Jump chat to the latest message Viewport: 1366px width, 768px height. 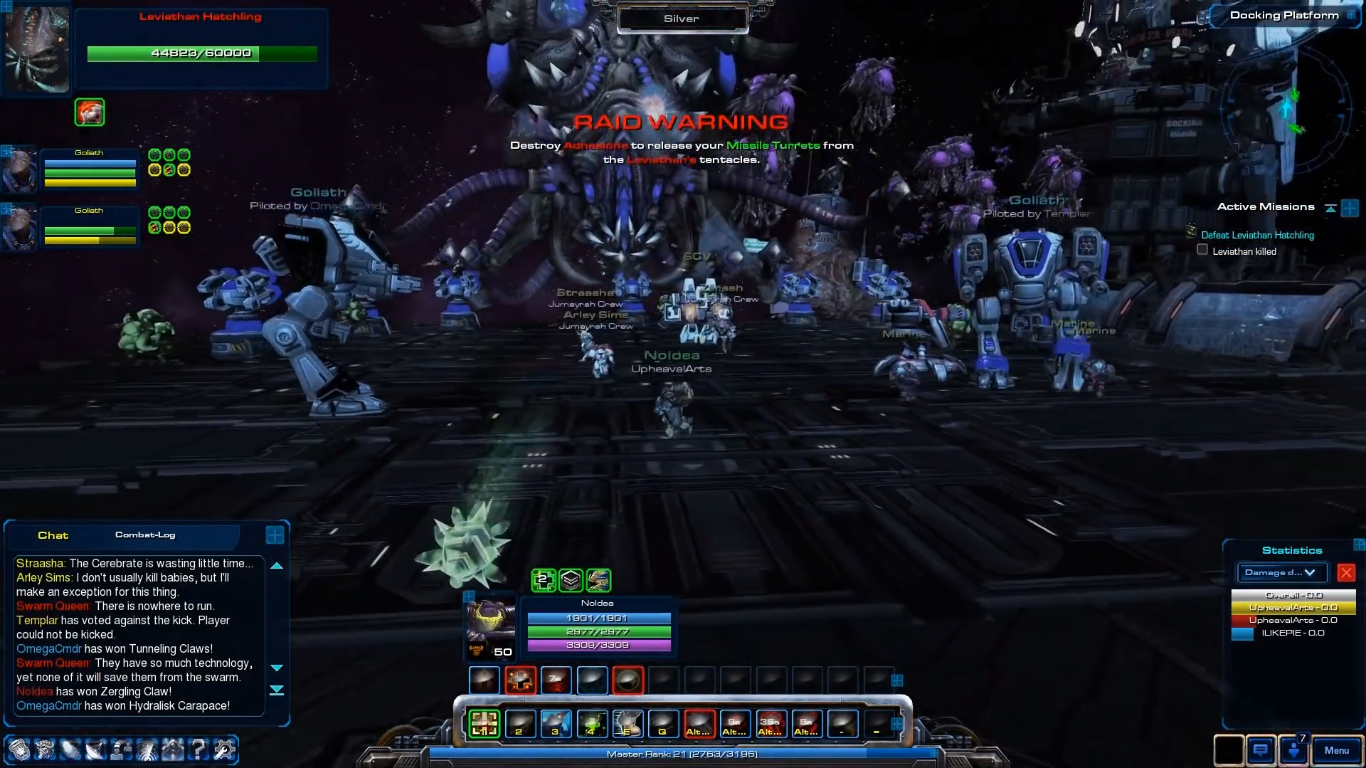(x=277, y=690)
